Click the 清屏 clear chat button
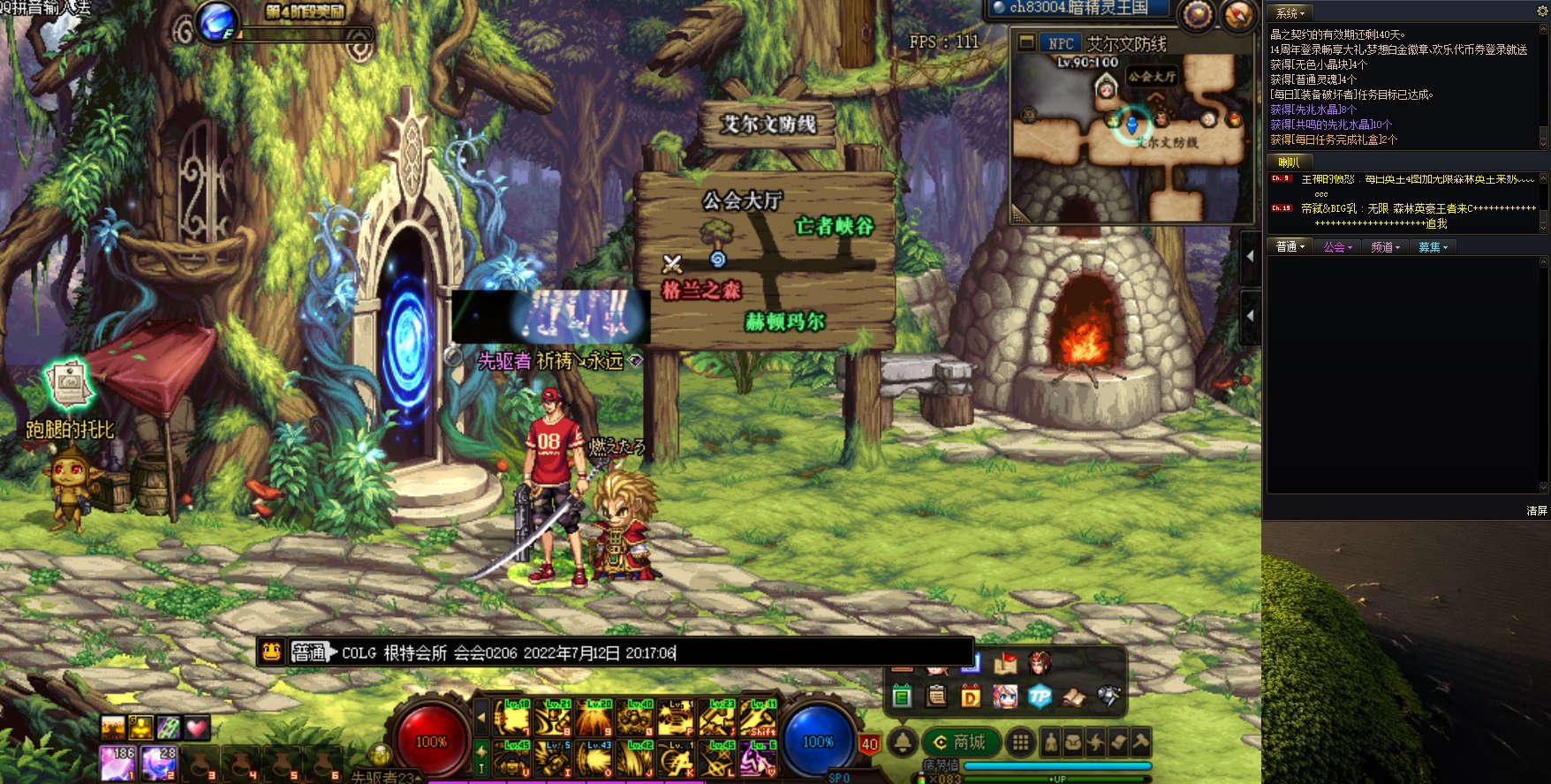 click(x=1536, y=510)
